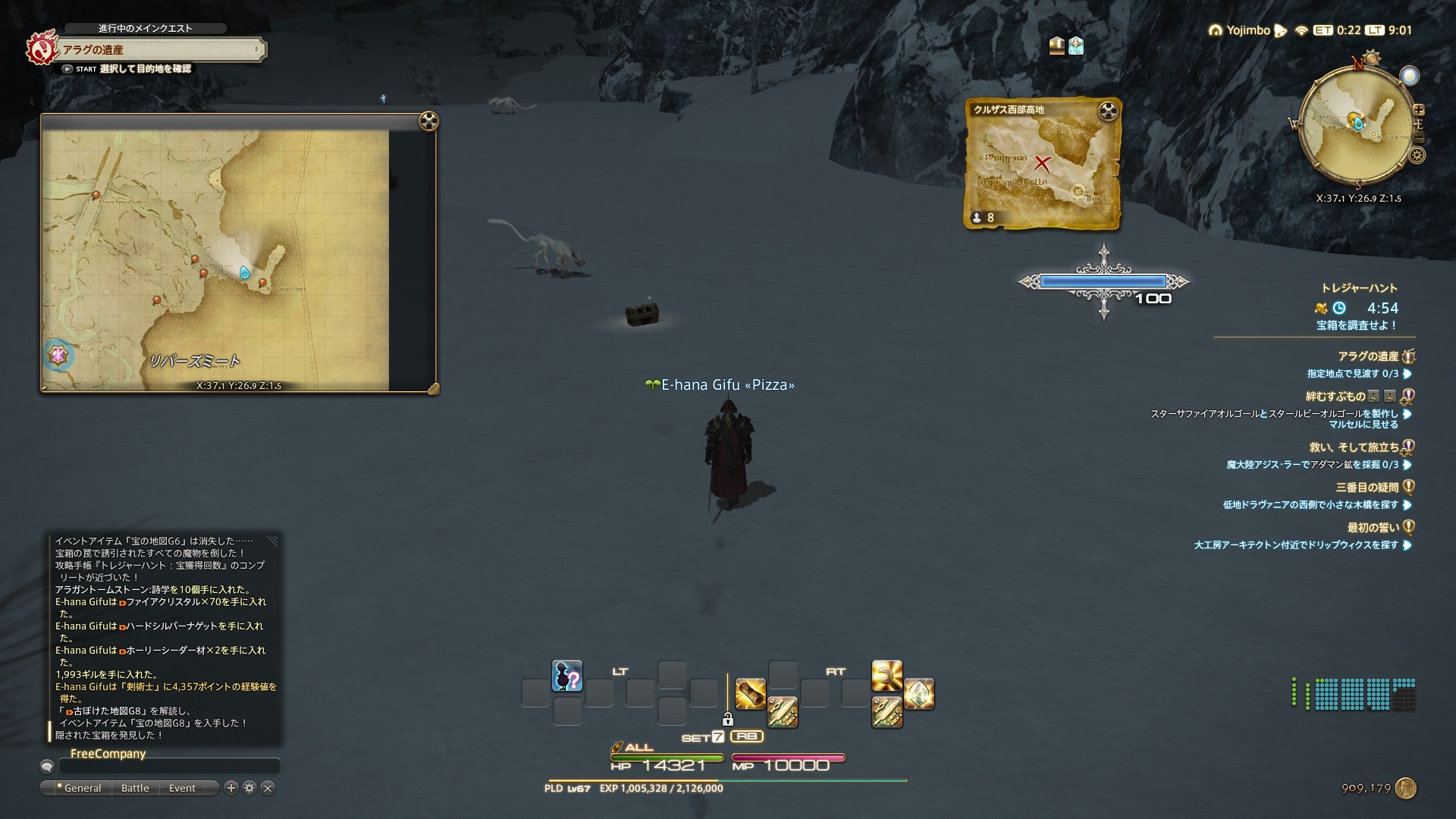1456x819 pixels.
Task: Switch to the Battle chat tab
Action: coord(135,788)
